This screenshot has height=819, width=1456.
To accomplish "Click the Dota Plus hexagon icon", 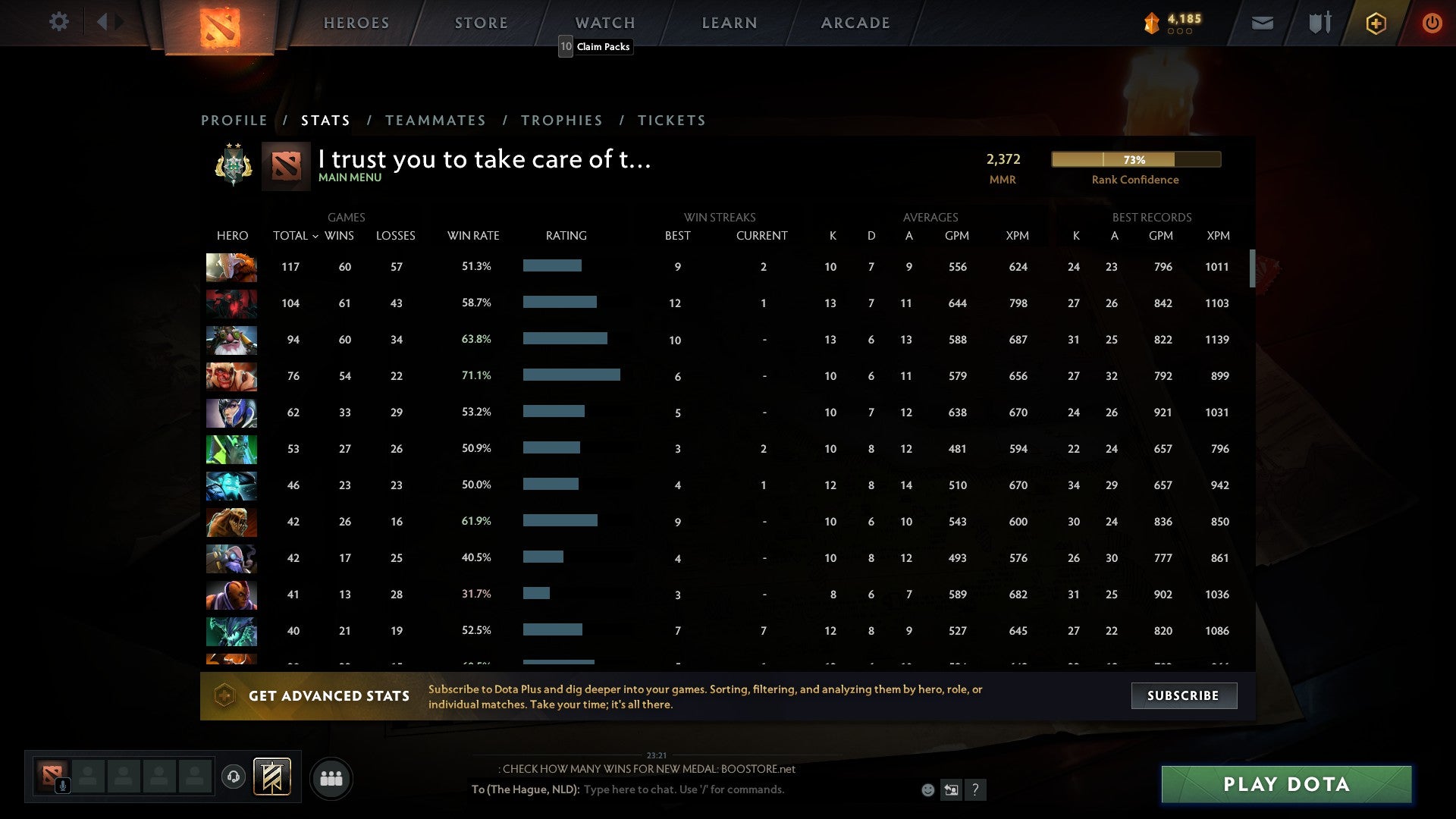I will click(x=1375, y=23).
